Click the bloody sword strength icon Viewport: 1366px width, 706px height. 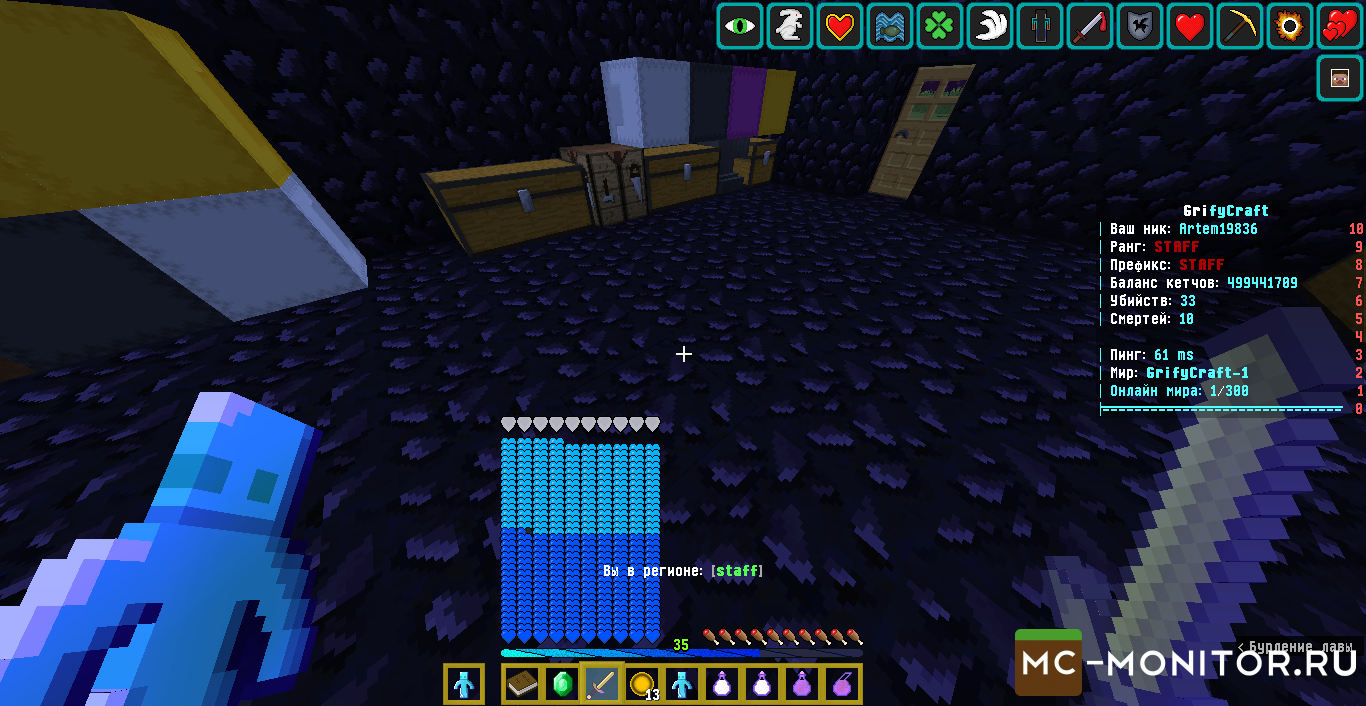1090,27
